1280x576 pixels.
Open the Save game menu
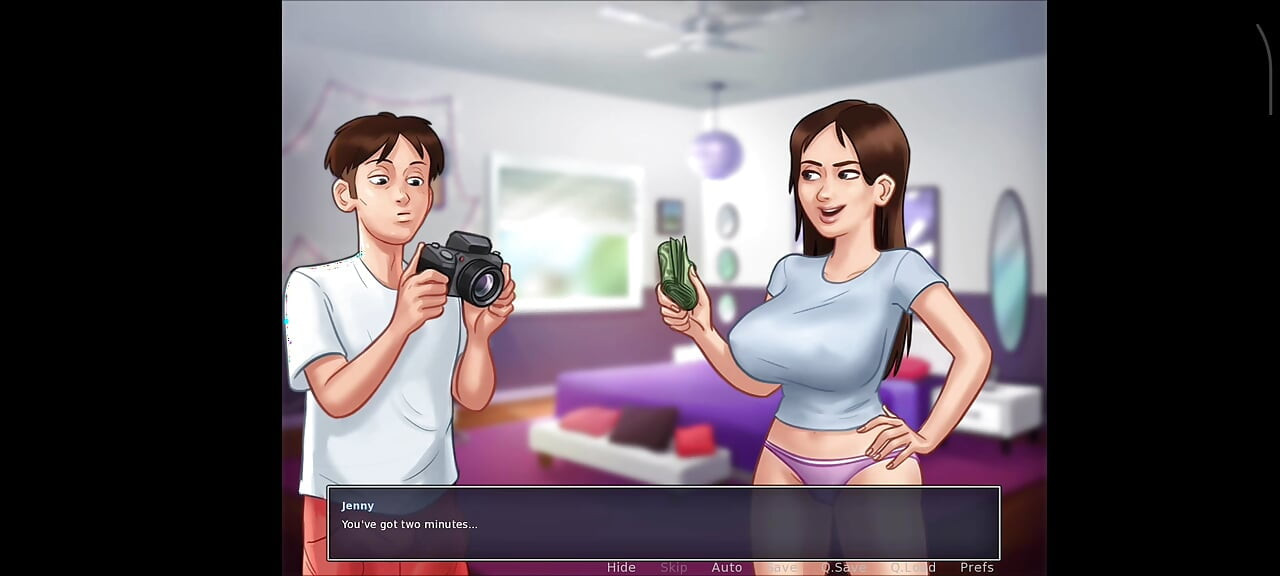coord(781,567)
